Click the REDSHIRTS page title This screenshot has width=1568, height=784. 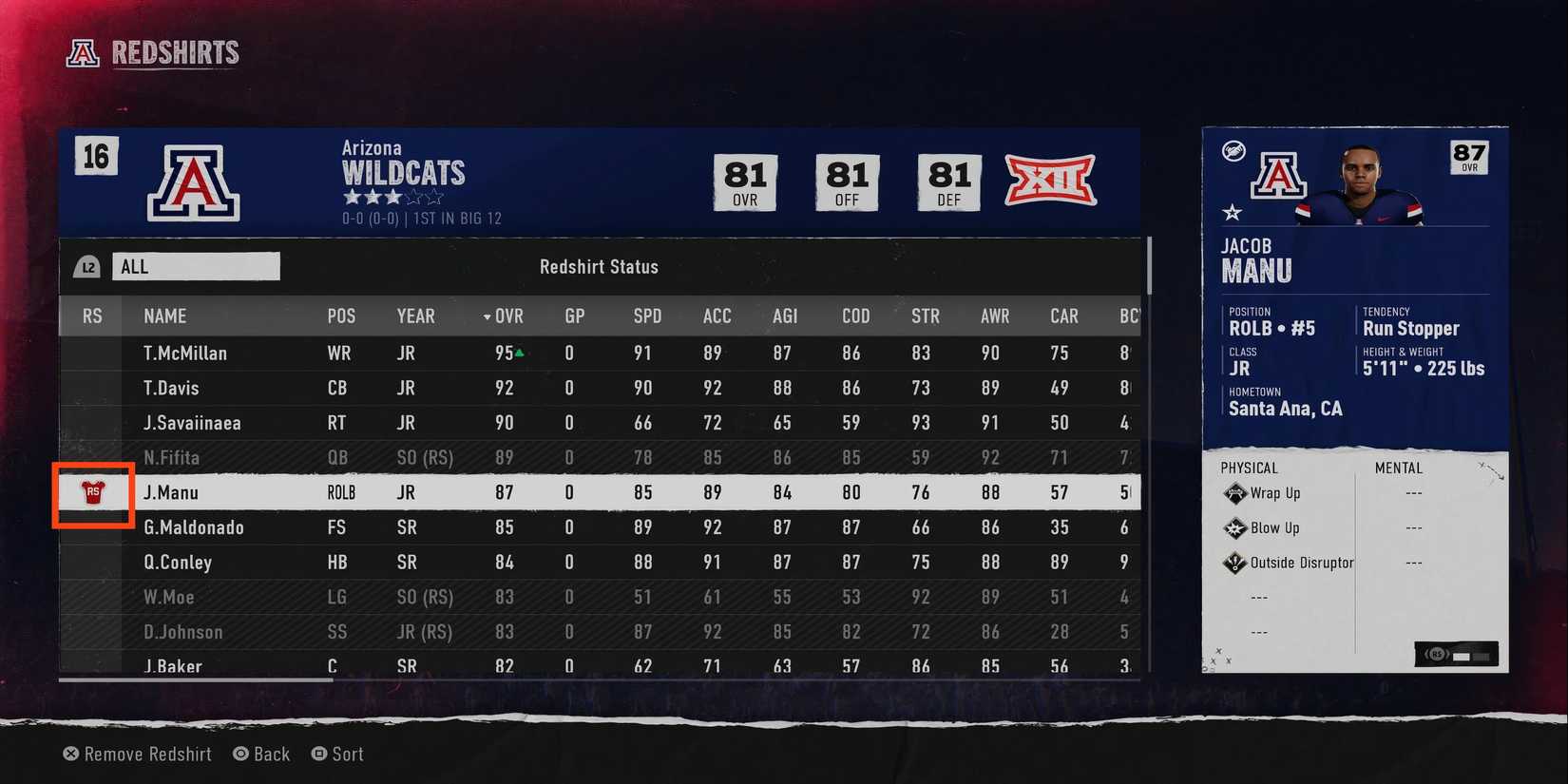176,53
